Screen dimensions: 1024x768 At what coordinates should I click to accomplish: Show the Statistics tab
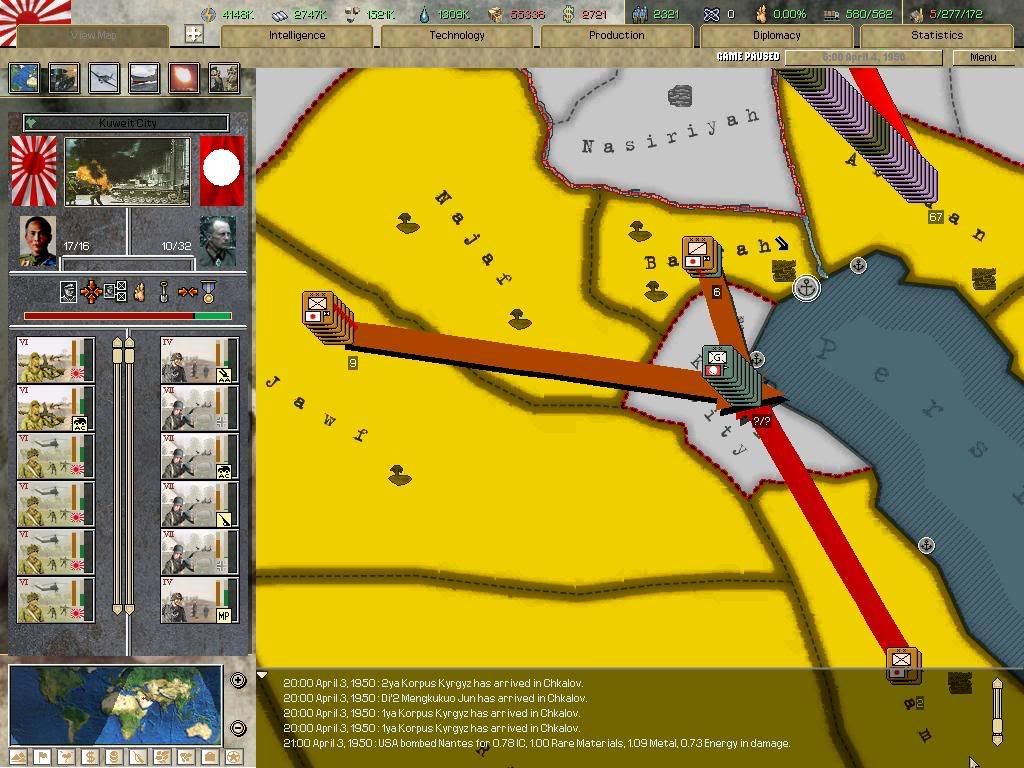pyautogui.click(x=937, y=36)
